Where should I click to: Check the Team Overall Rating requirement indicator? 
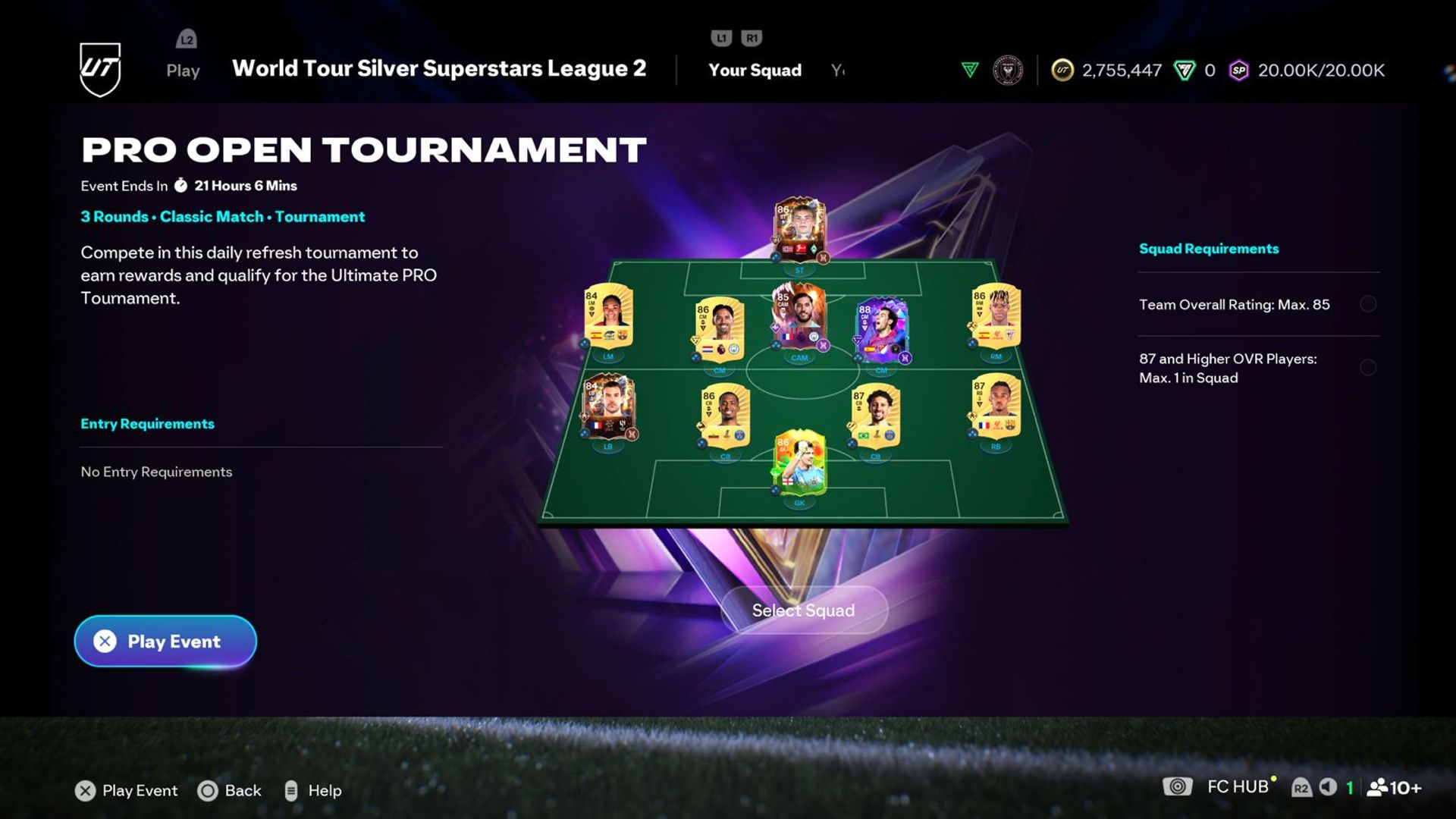[x=1367, y=304]
